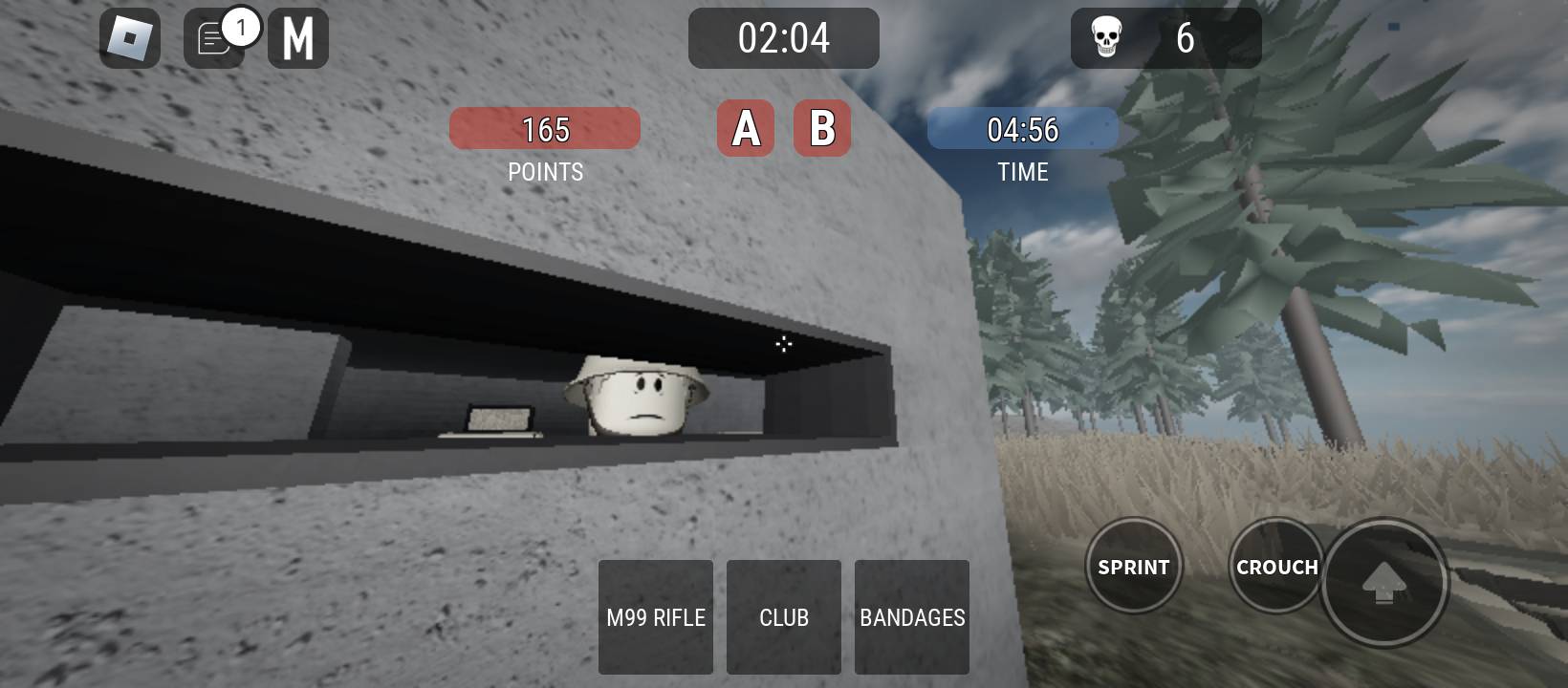Open the Roblox menu
1568x688 pixels.
130,38
